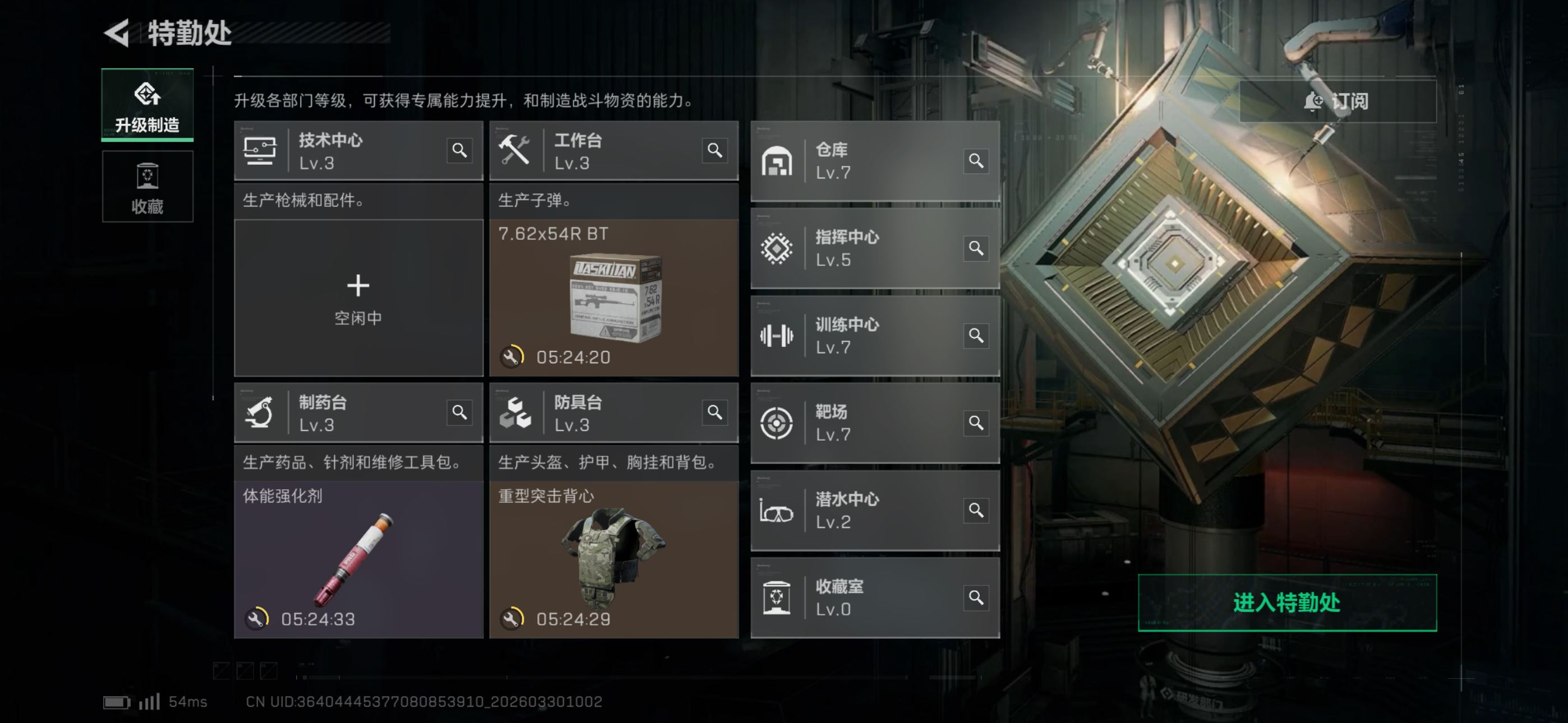
Task: Click the 订阅 subscribe button
Action: pos(1338,101)
